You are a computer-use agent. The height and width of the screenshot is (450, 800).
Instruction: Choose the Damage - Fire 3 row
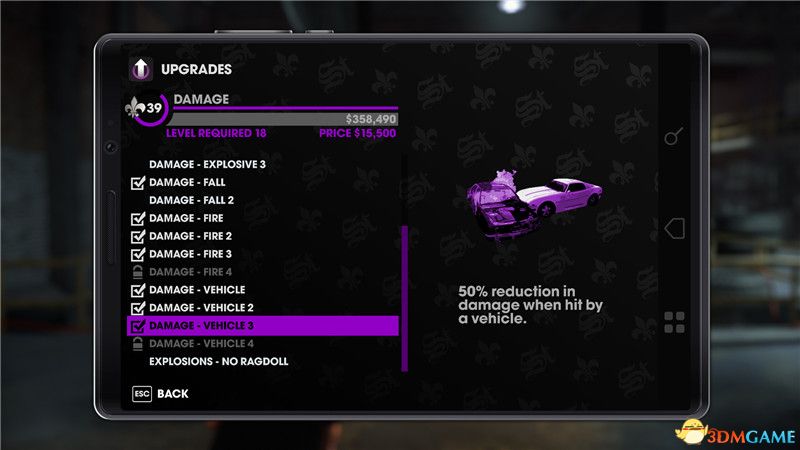coord(190,254)
